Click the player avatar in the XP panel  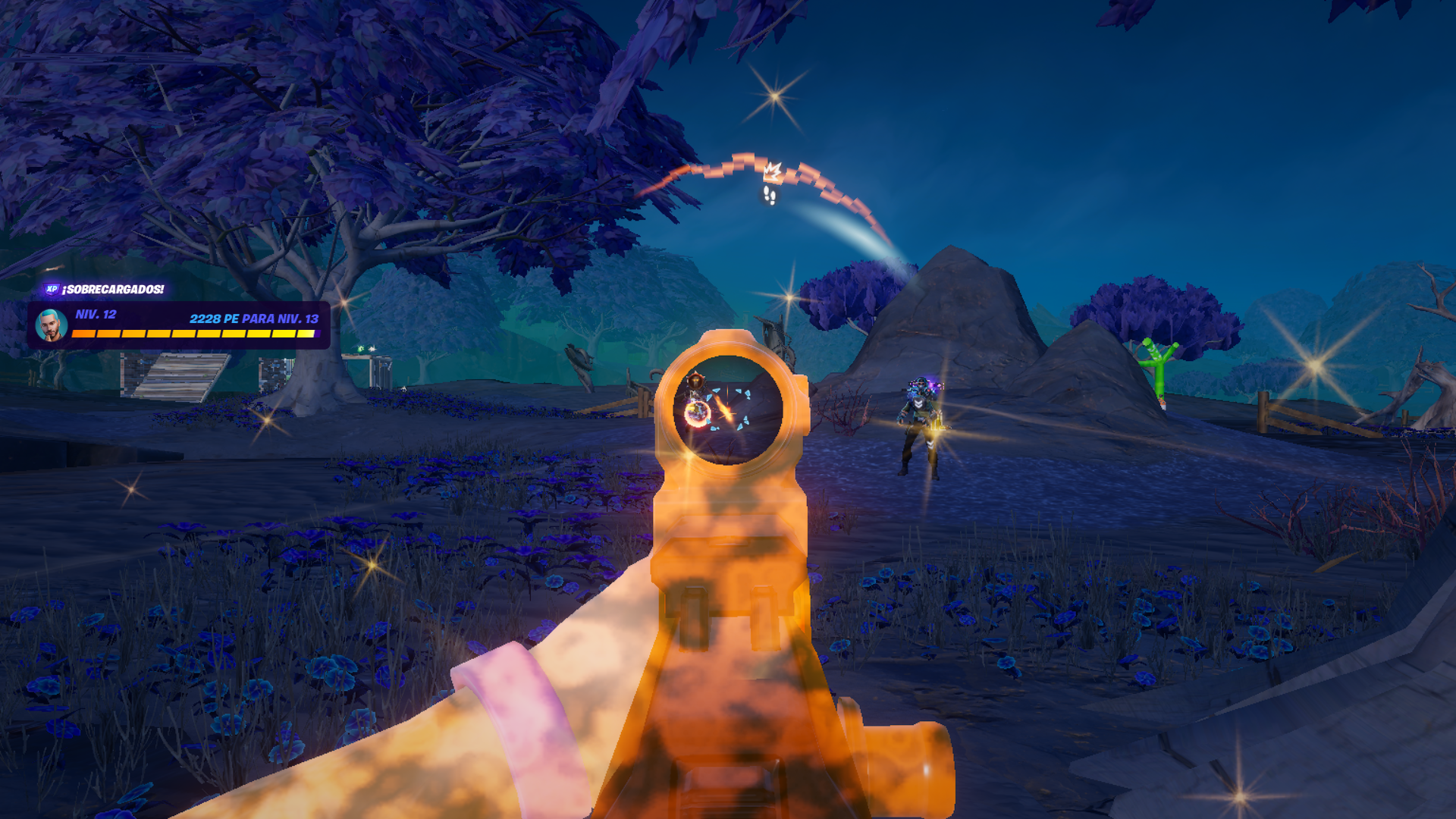[x=52, y=325]
